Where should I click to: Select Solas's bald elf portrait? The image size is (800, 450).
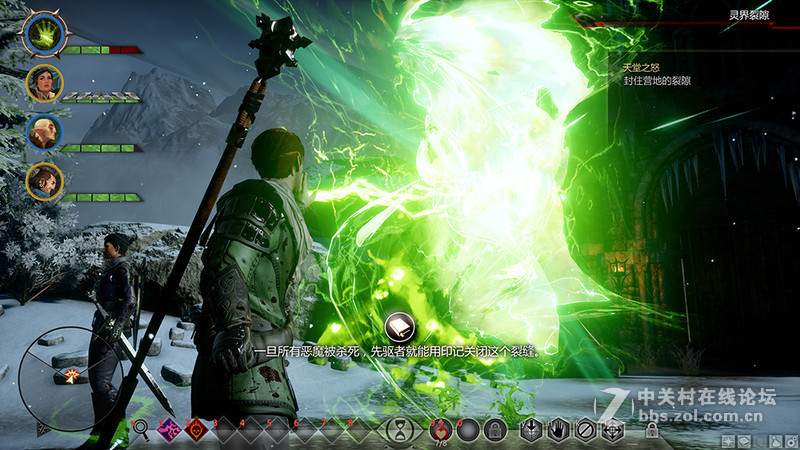tap(45, 132)
